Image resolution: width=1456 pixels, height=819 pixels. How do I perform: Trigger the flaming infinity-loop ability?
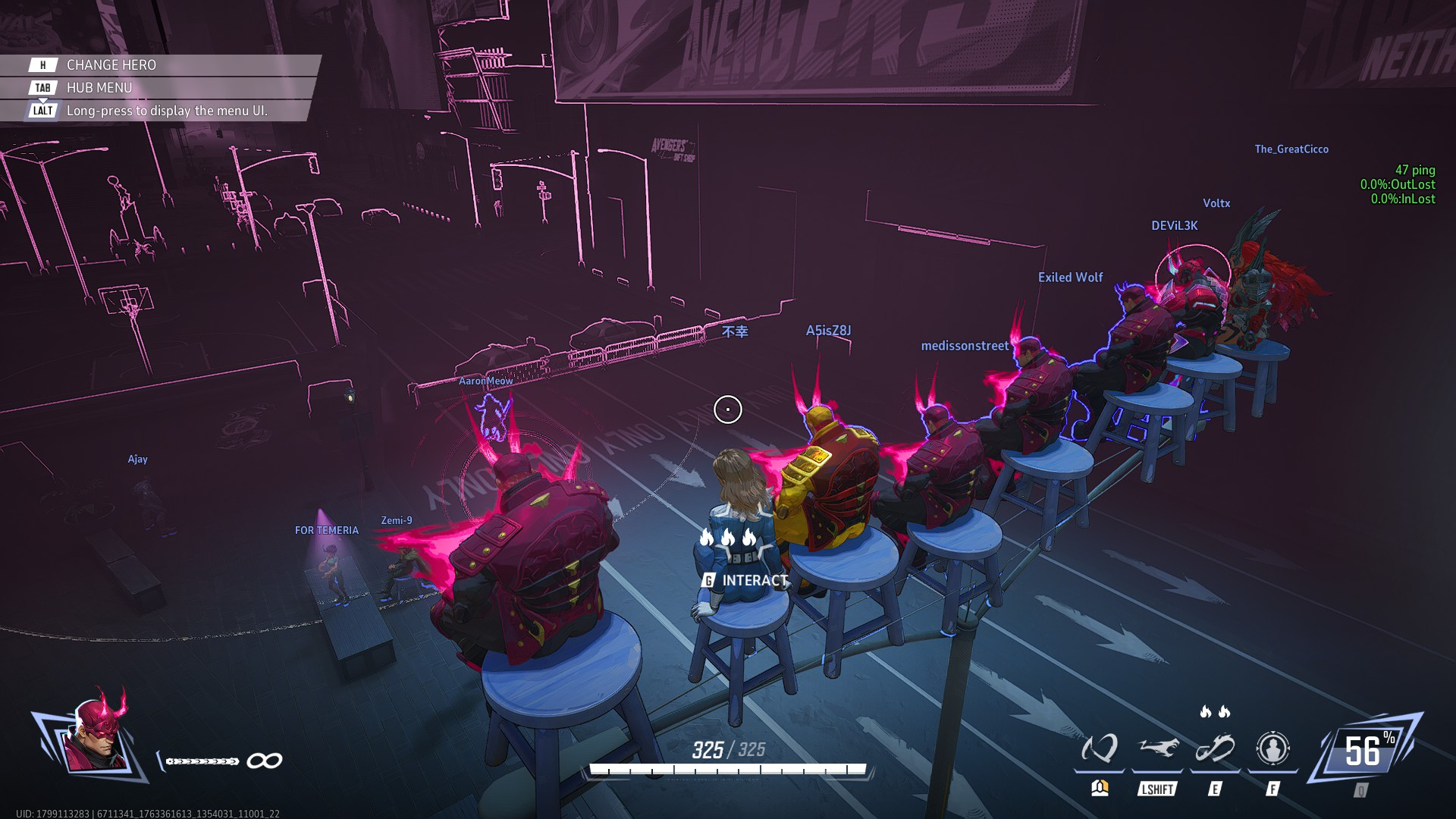(x=1215, y=749)
